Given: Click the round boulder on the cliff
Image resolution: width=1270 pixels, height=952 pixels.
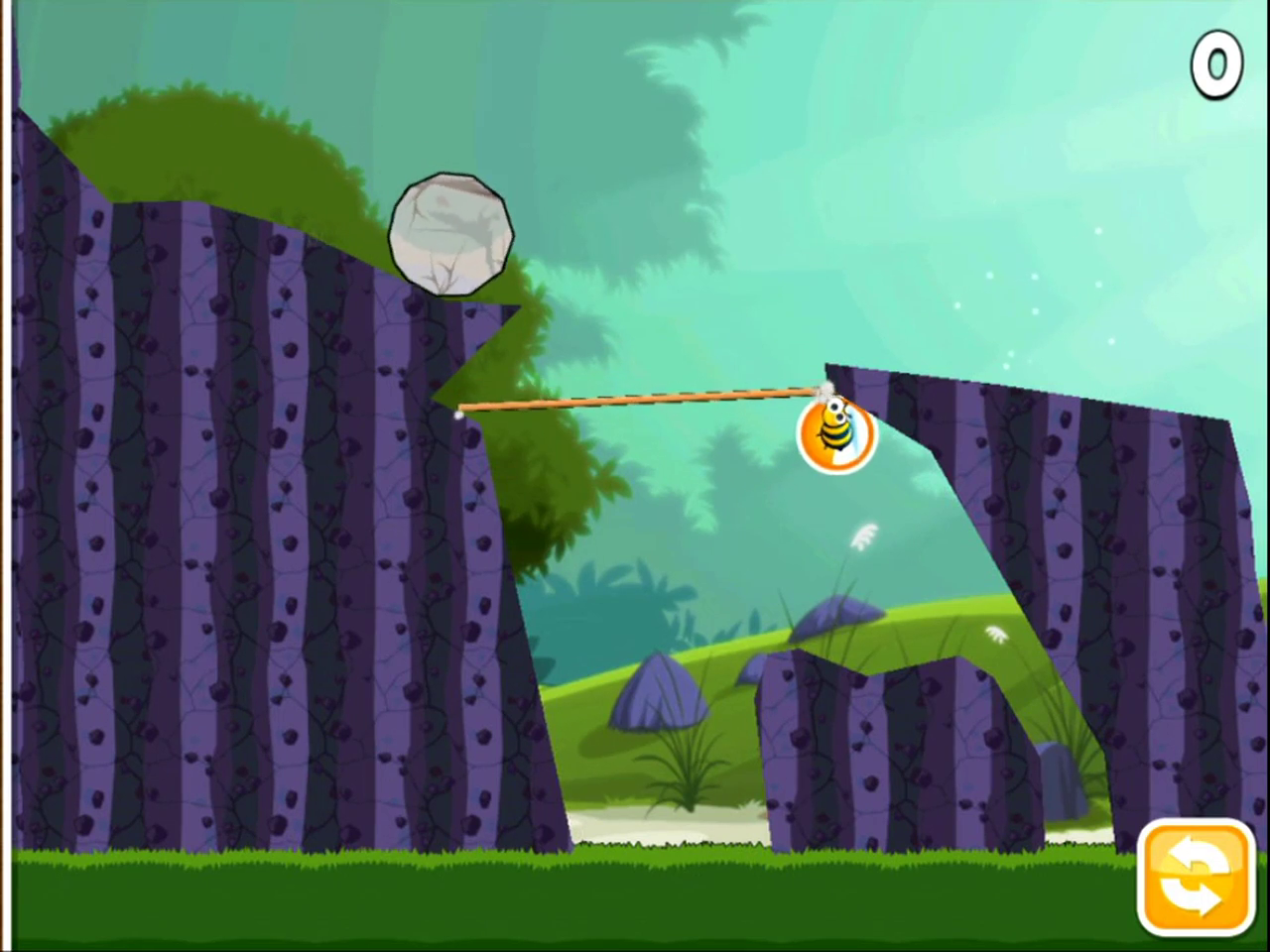Looking at the screenshot, I should (451, 231).
